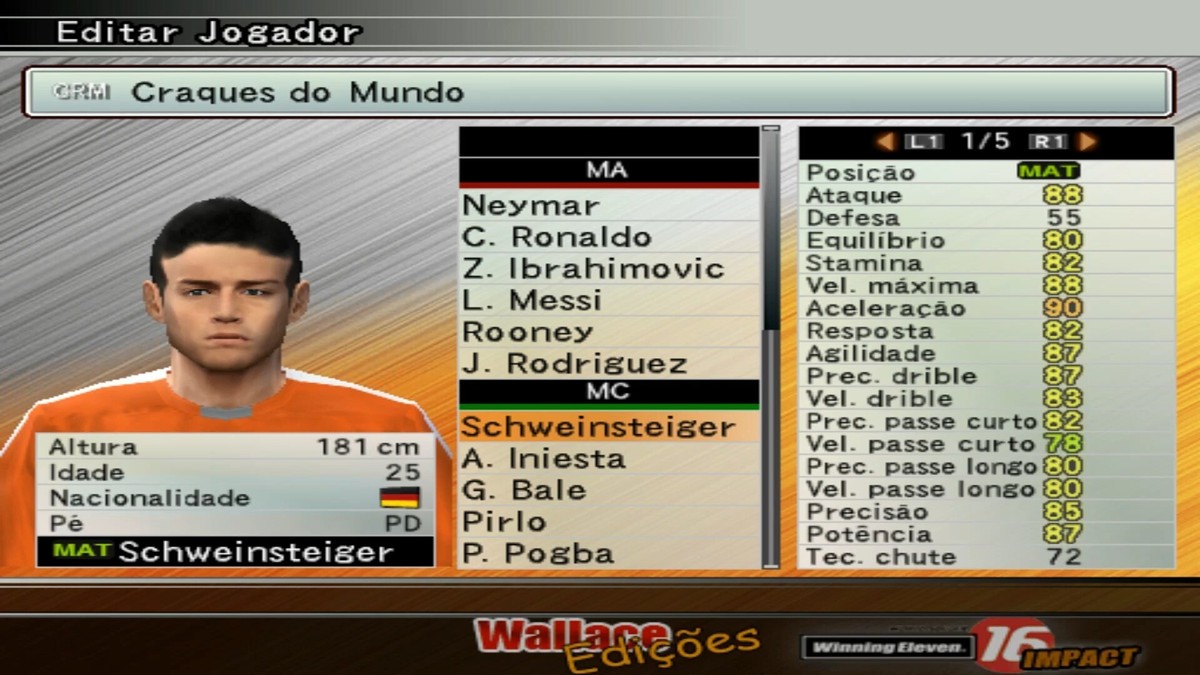Go to next stats page arrow
This screenshot has height=675, width=1200.
1088,142
